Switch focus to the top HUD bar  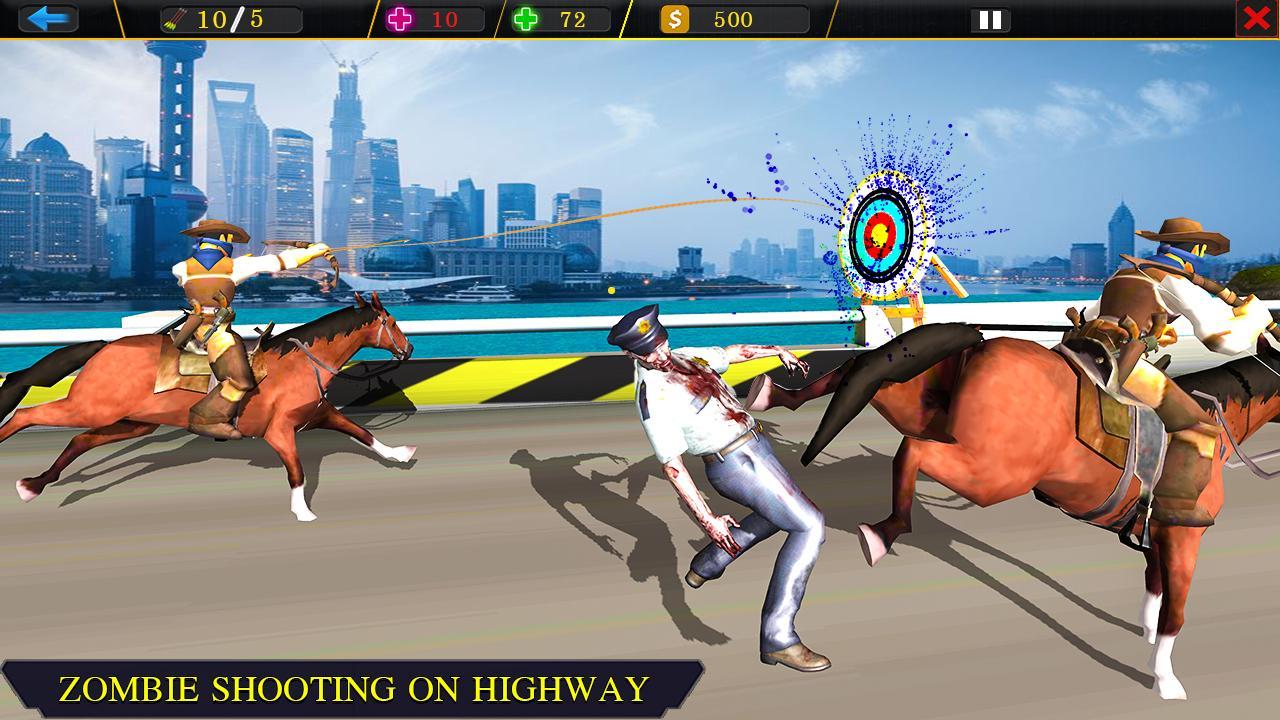tap(640, 16)
